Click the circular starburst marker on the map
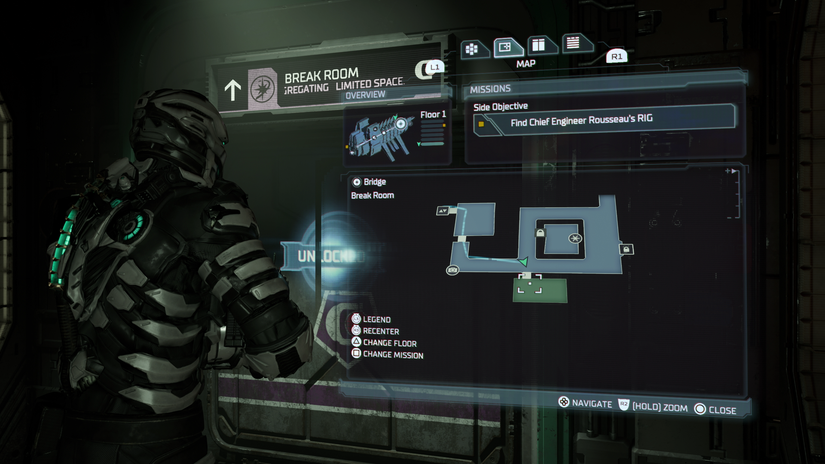825x464 pixels. (575, 238)
